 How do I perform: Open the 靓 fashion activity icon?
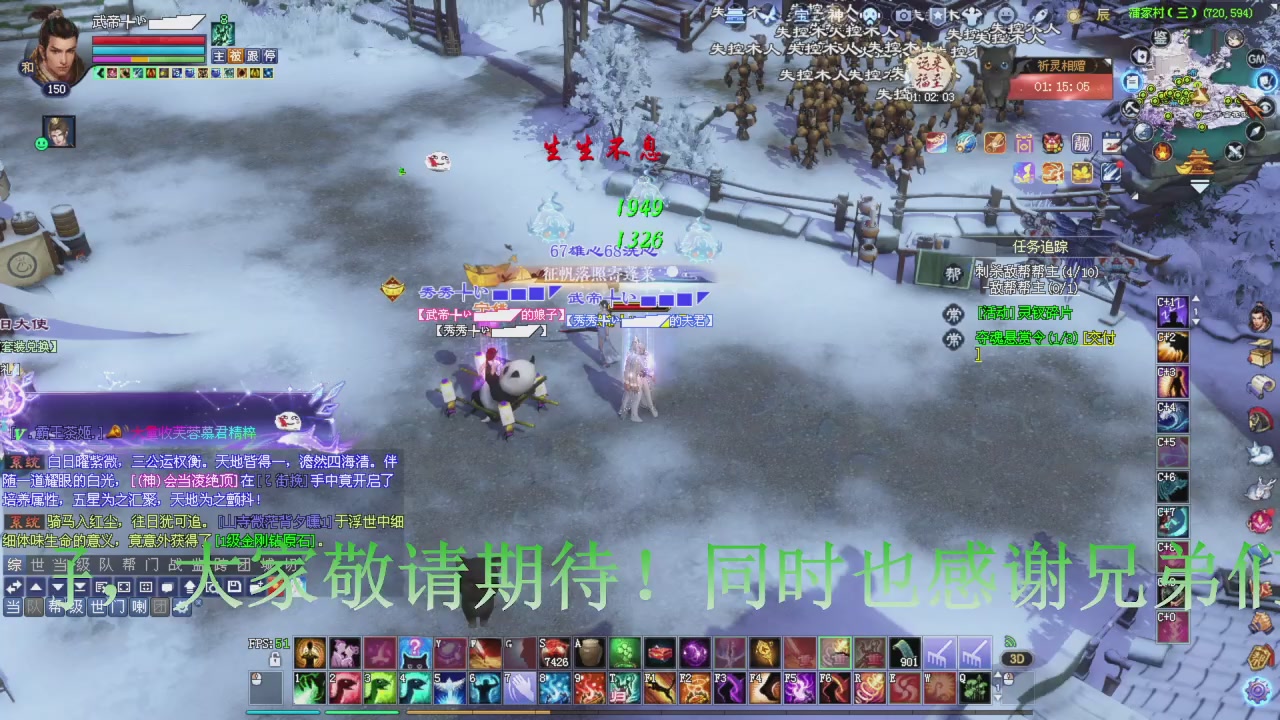pos(1081,143)
